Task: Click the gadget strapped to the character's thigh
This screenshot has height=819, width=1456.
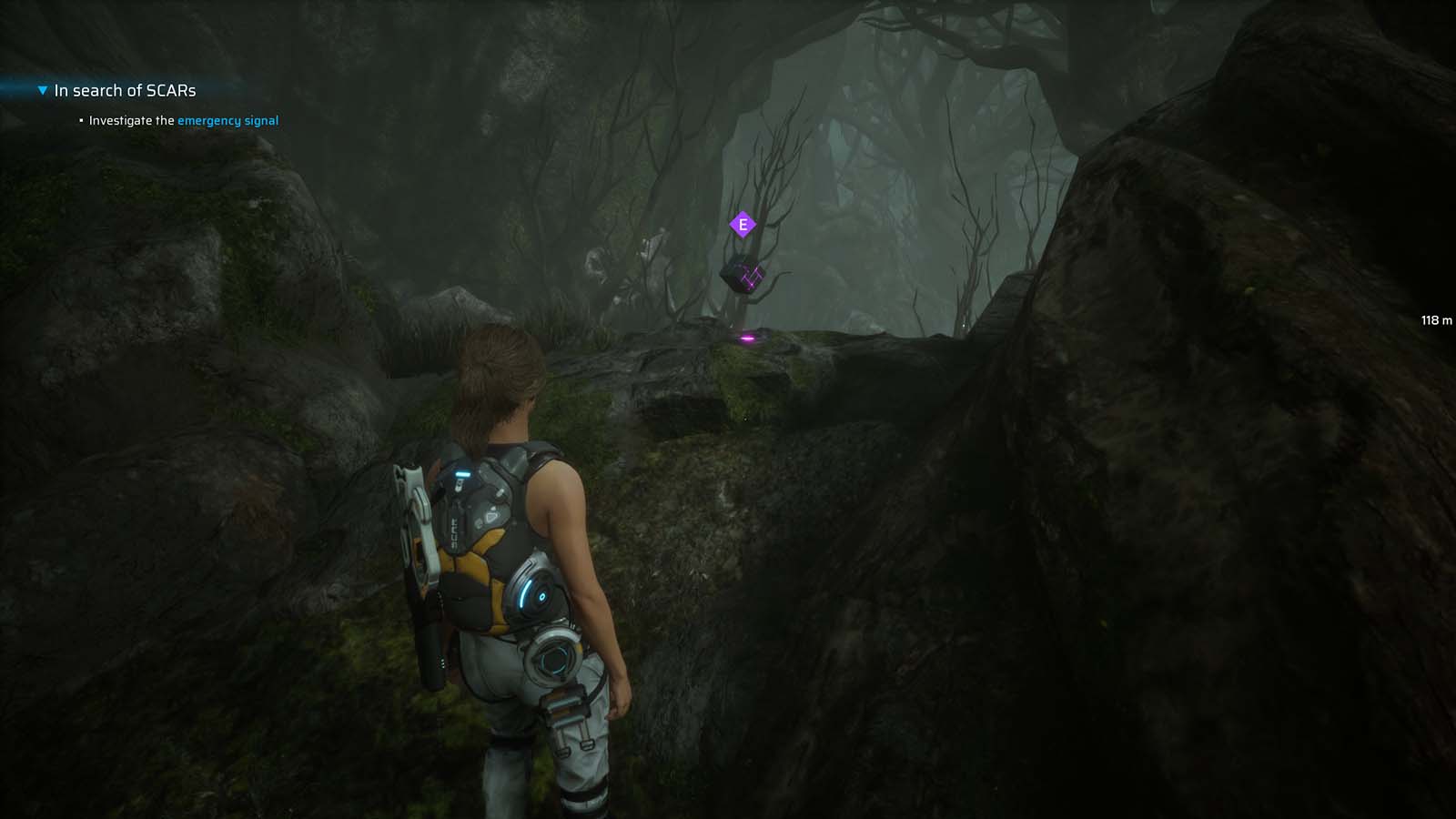Action: [x=564, y=710]
